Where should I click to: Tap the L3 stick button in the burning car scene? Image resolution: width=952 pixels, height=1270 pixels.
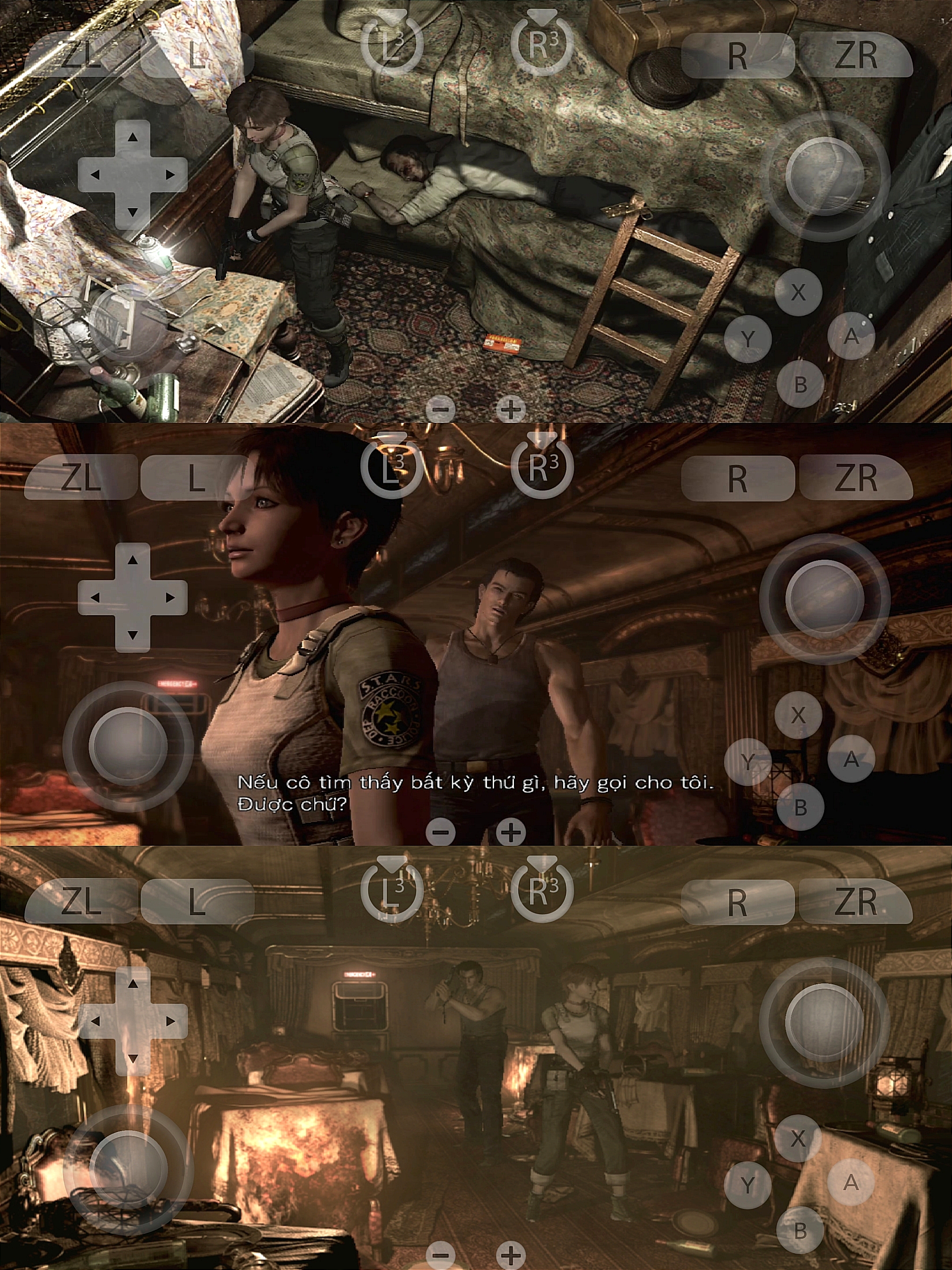click(392, 890)
